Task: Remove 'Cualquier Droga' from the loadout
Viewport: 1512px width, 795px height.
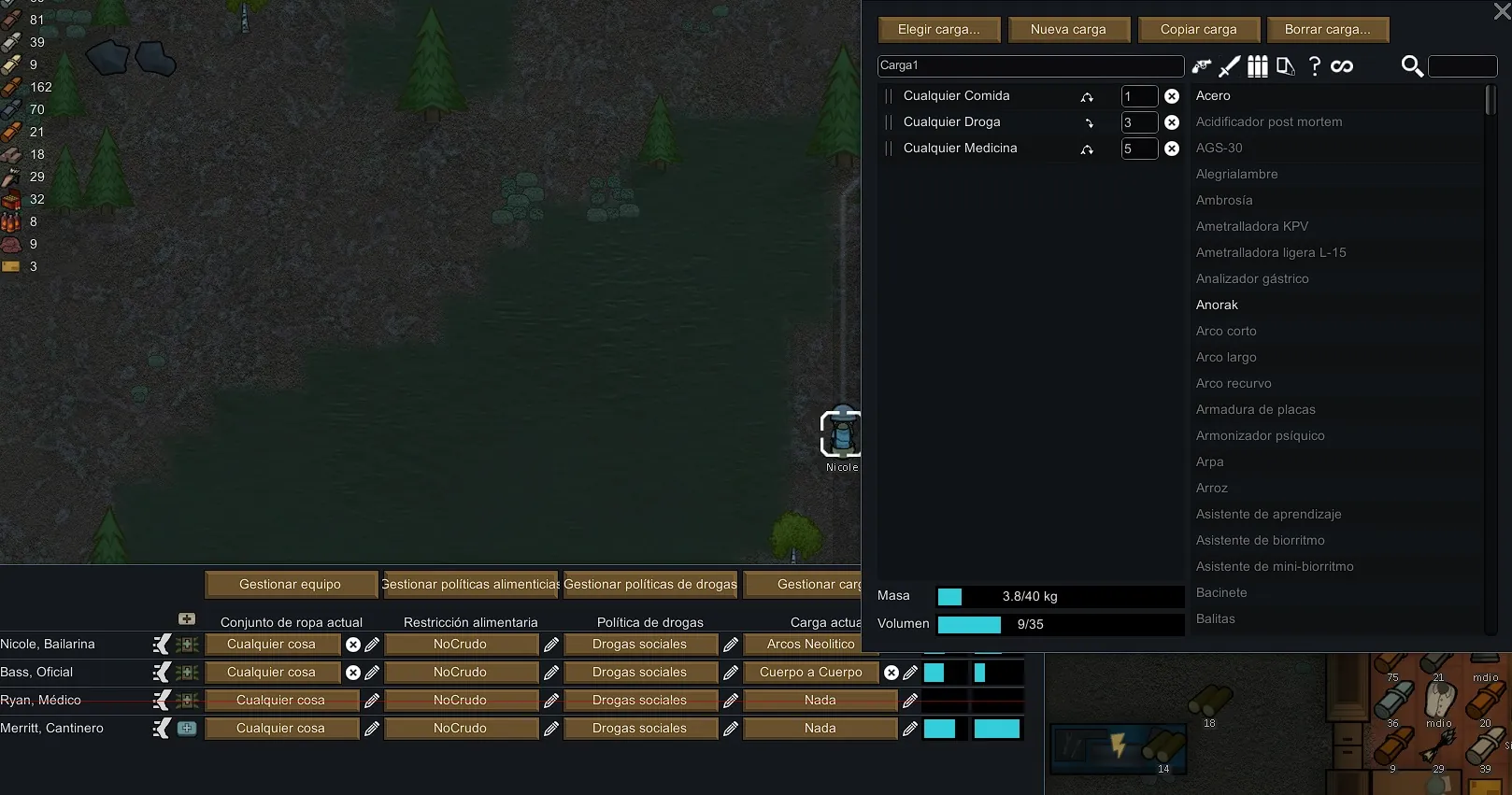Action: [x=1172, y=122]
